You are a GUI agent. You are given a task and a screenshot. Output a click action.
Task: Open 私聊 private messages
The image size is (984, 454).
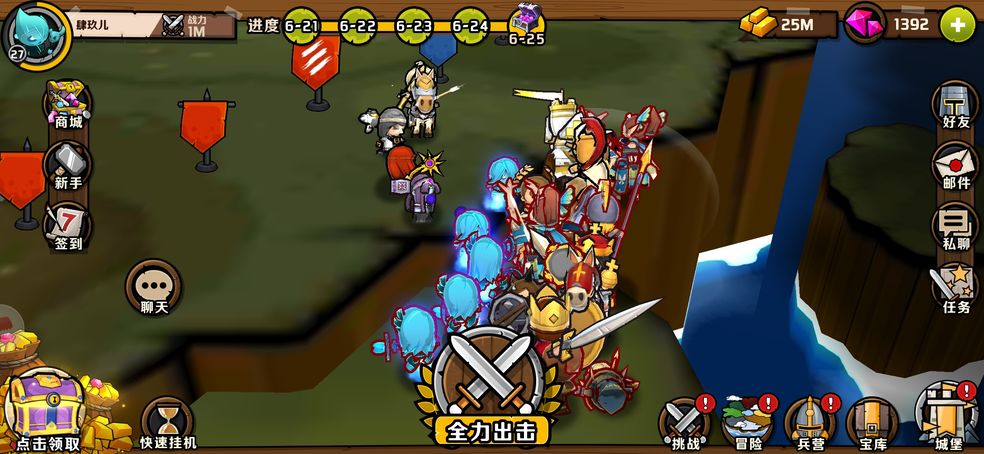pyautogui.click(x=955, y=227)
